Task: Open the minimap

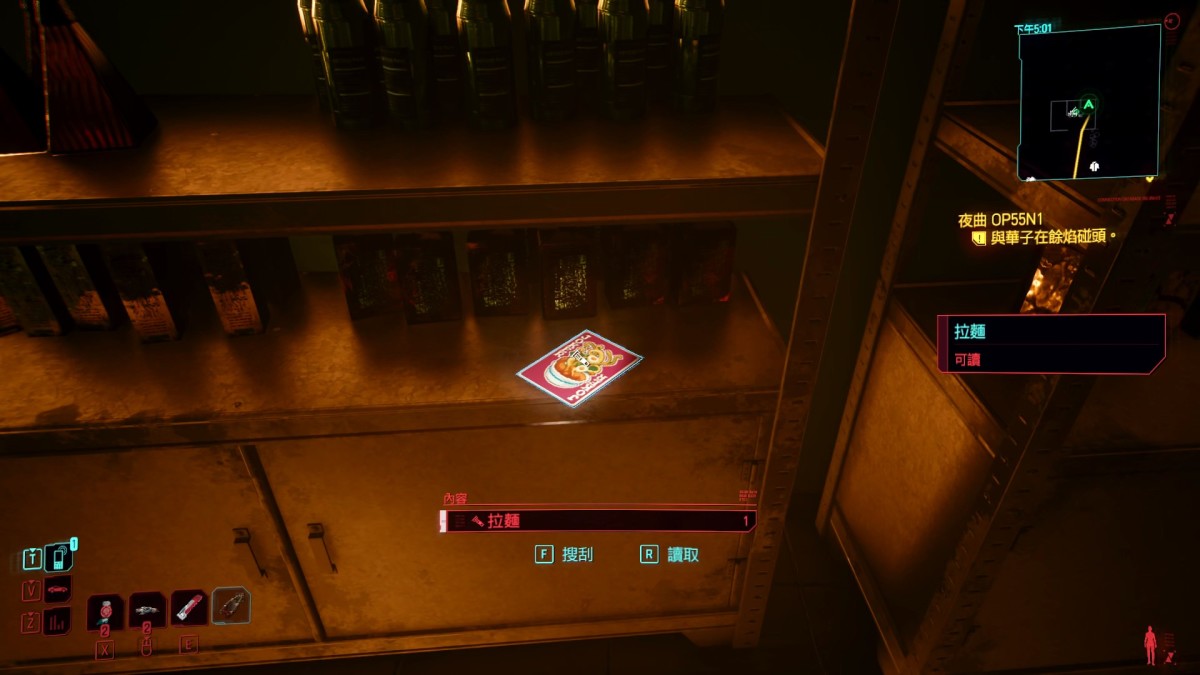Action: 1089,102
